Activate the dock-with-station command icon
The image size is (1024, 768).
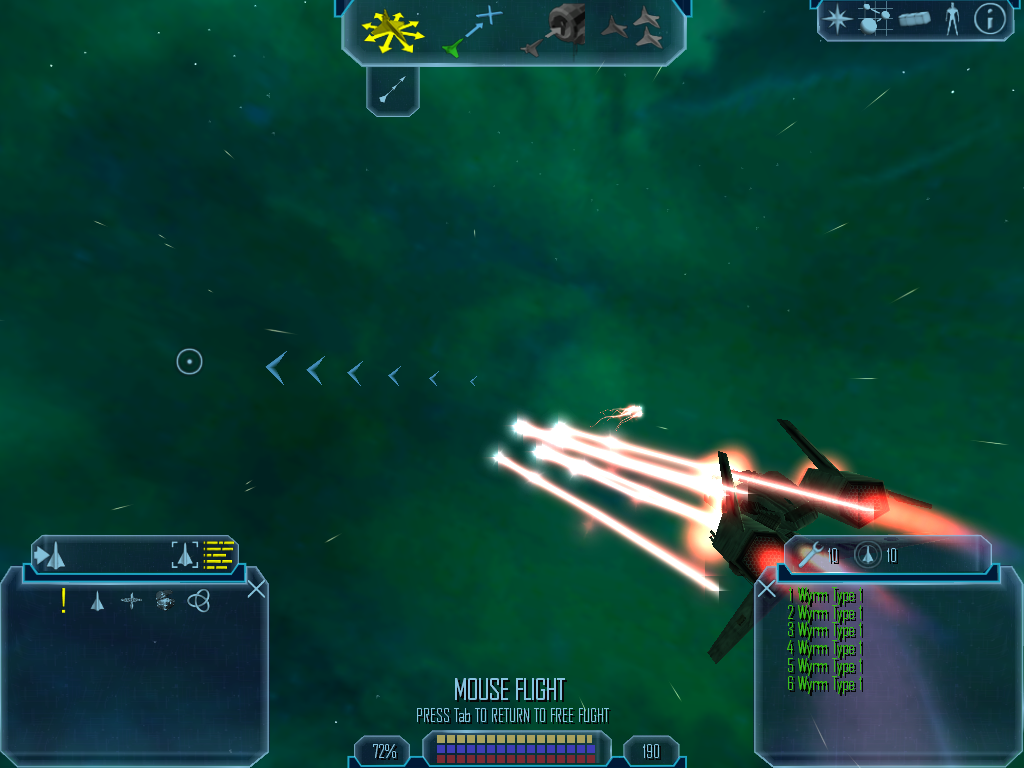[x=557, y=30]
